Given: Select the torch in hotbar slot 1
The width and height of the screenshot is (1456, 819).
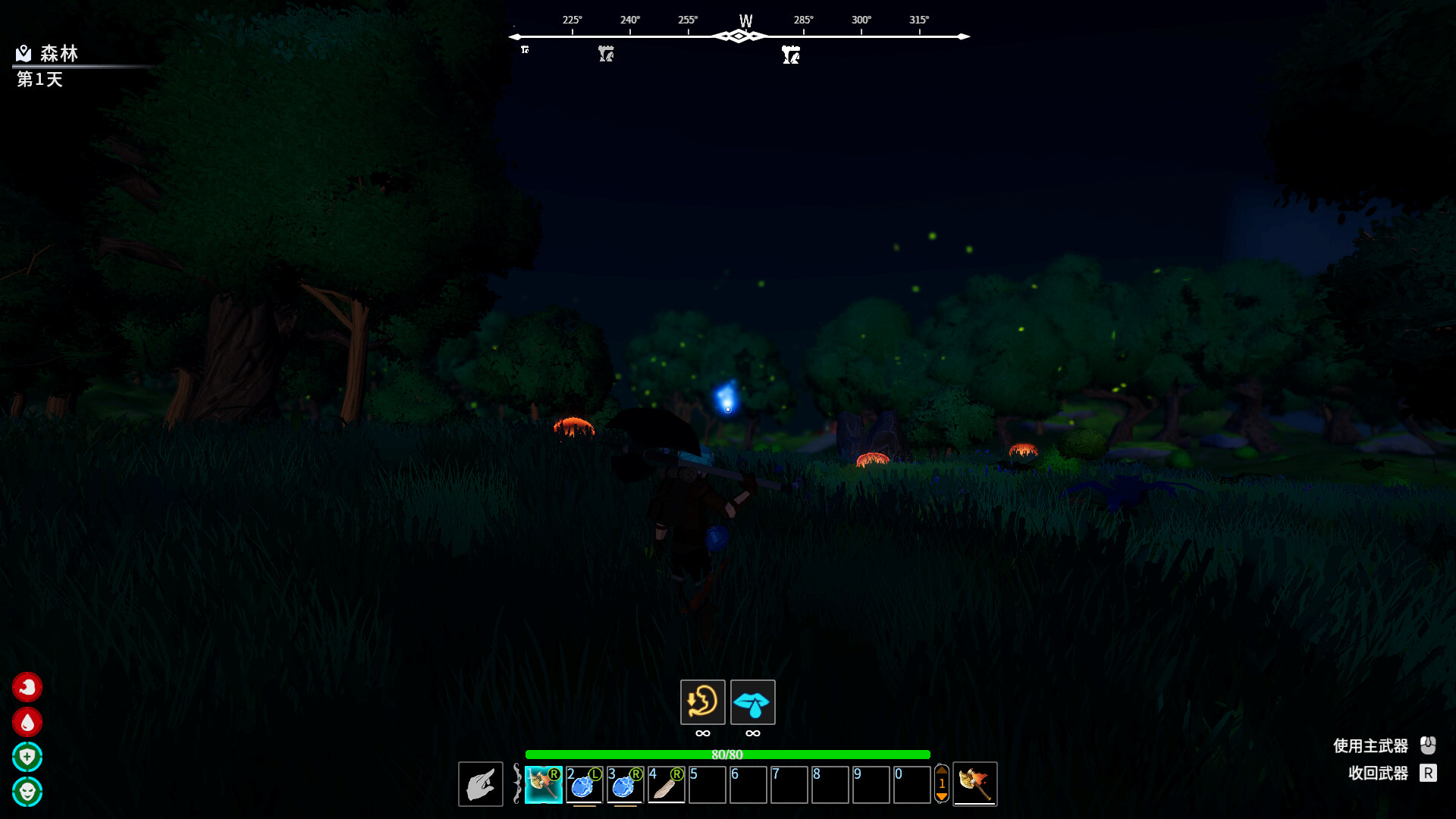Looking at the screenshot, I should coord(544,784).
